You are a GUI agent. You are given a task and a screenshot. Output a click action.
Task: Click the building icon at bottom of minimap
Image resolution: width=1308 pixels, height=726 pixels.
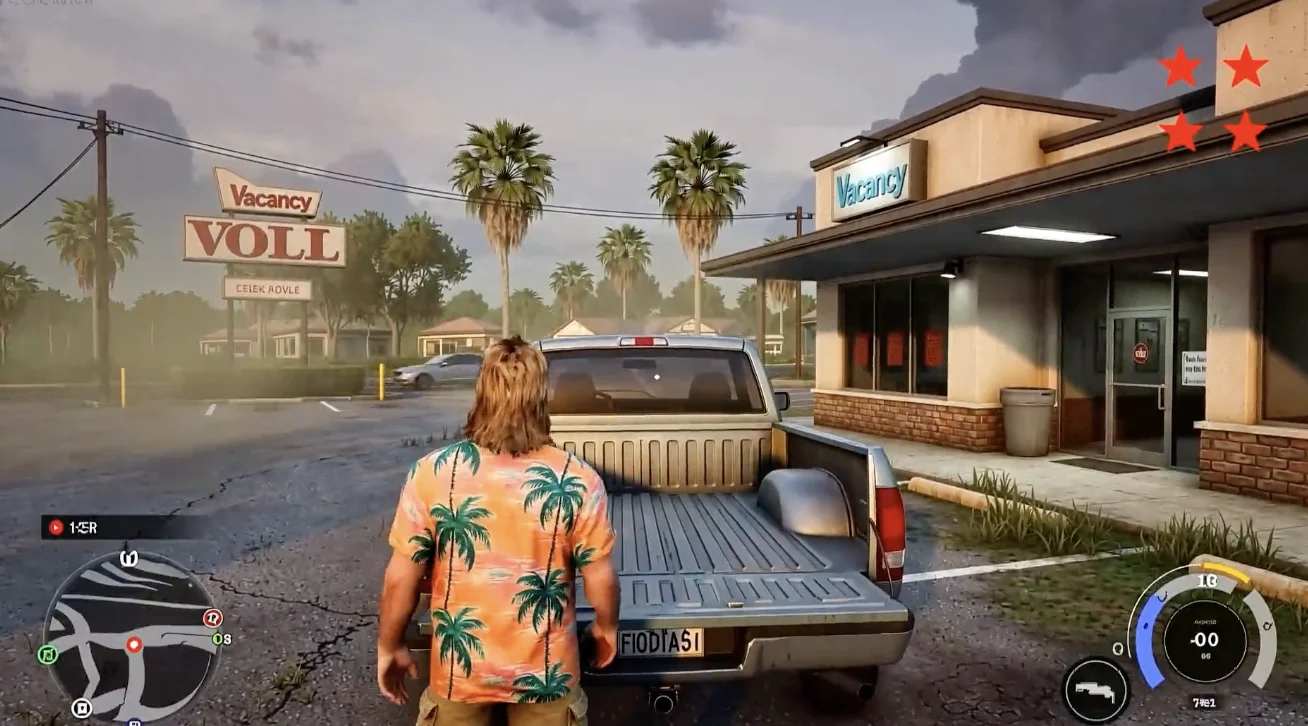pyautogui.click(x=81, y=708)
